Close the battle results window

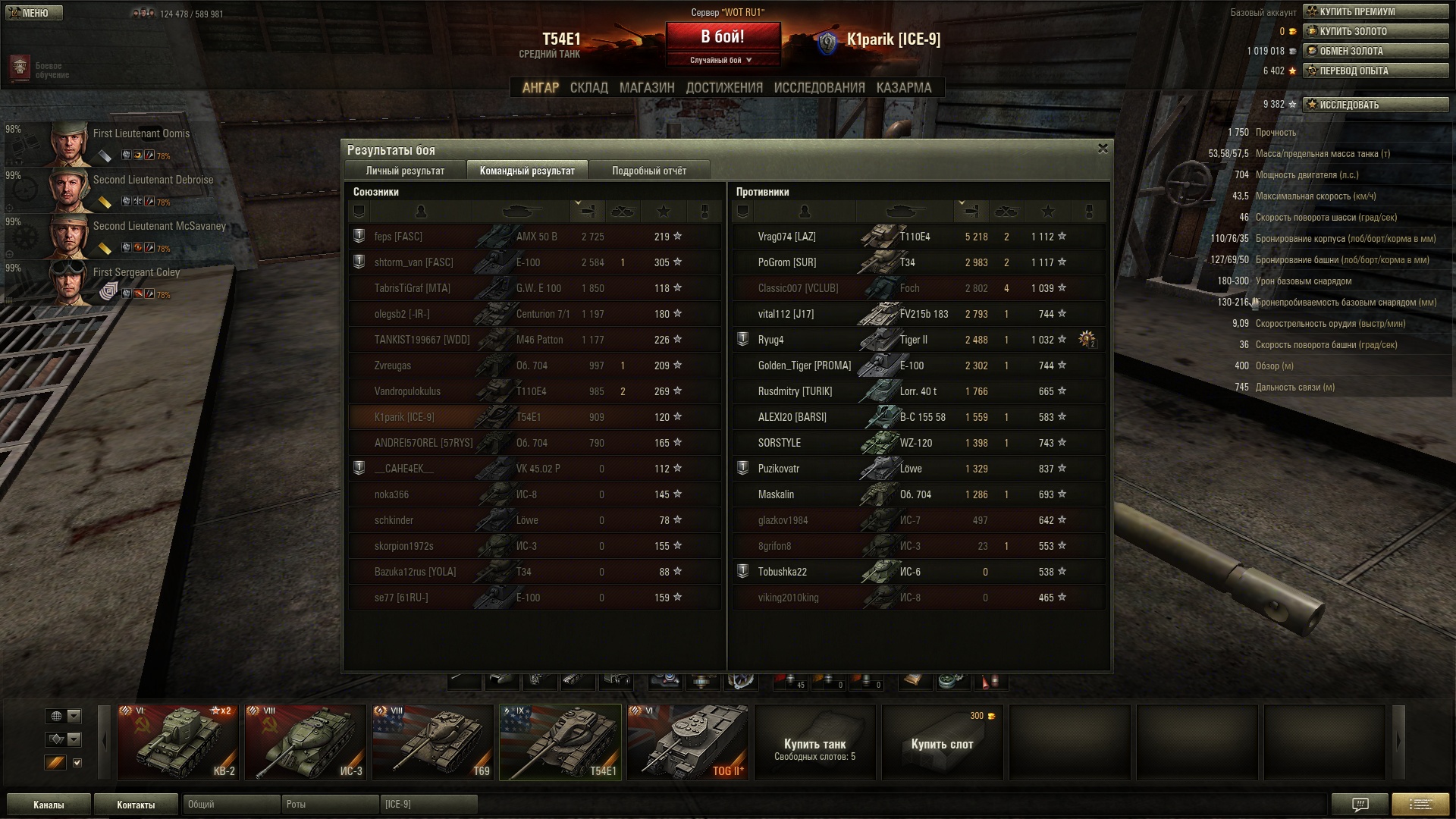1103,149
